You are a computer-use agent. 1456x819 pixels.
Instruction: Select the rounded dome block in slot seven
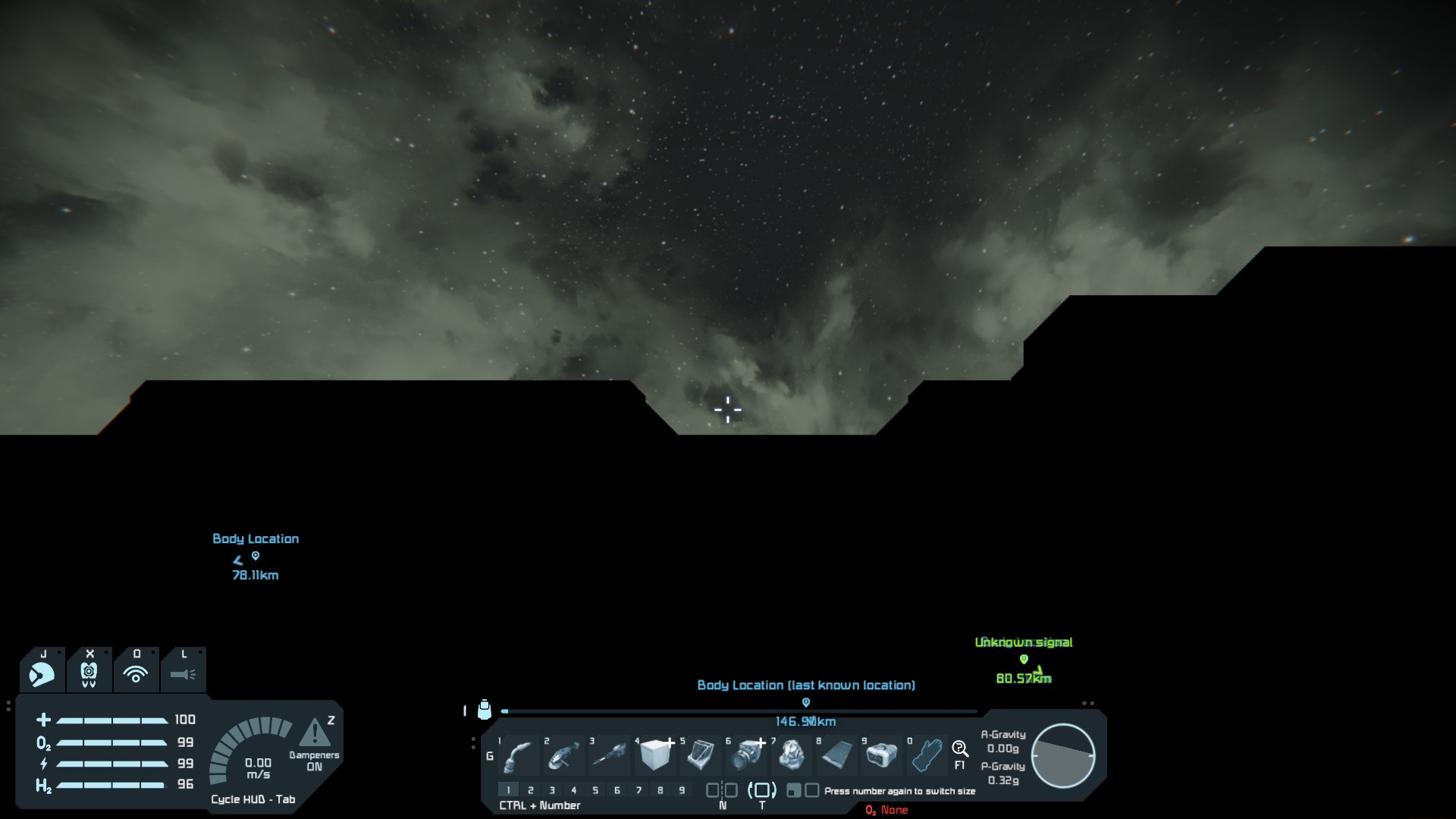[x=792, y=755]
